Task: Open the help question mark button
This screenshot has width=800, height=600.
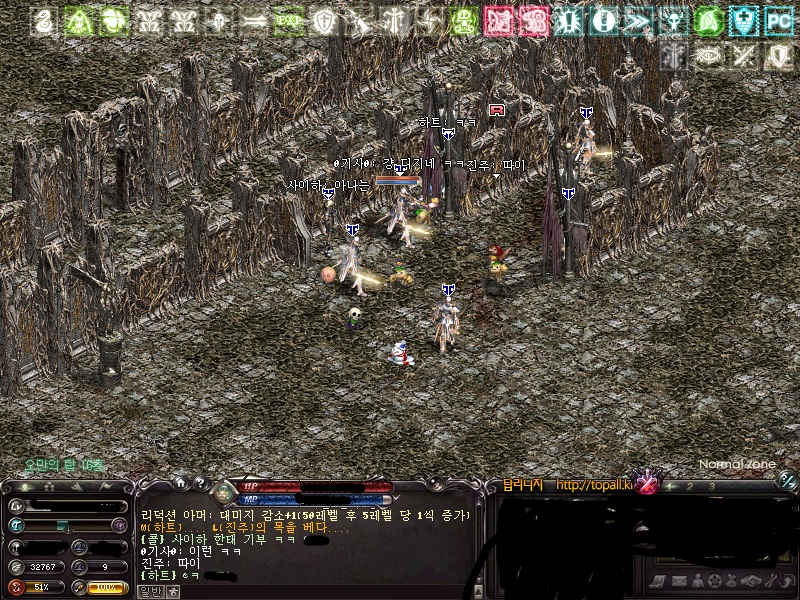Action: coord(199,484)
